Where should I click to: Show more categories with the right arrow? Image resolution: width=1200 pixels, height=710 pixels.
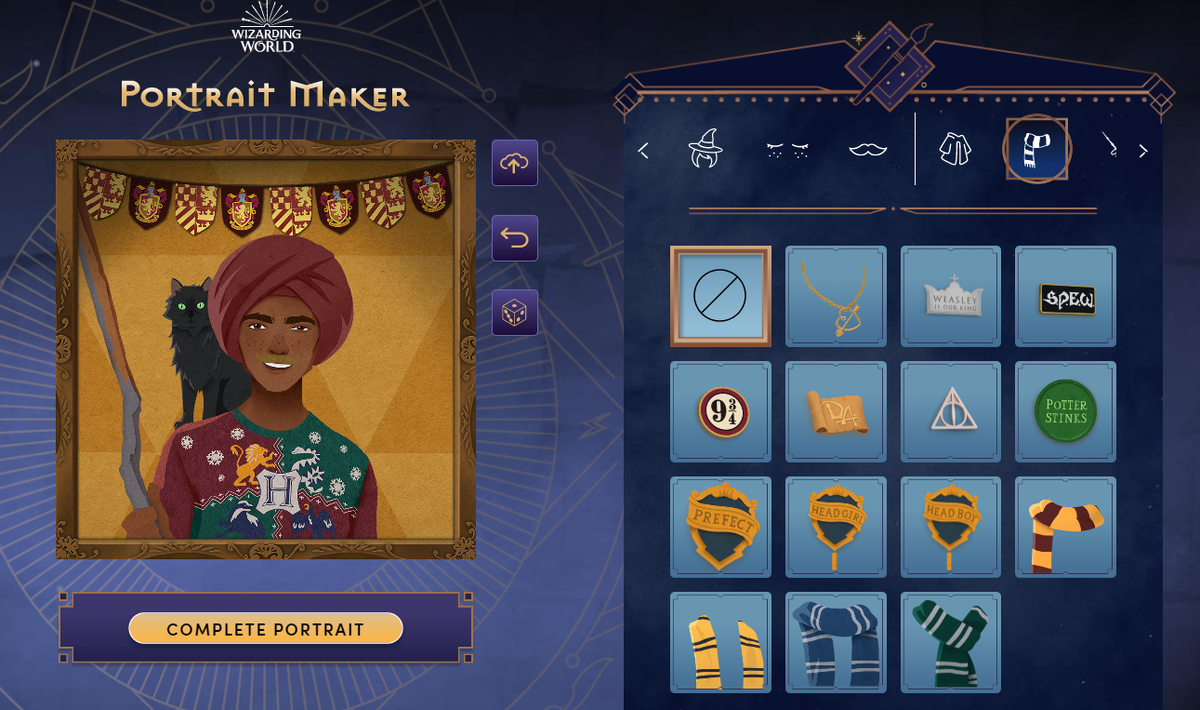click(1143, 151)
